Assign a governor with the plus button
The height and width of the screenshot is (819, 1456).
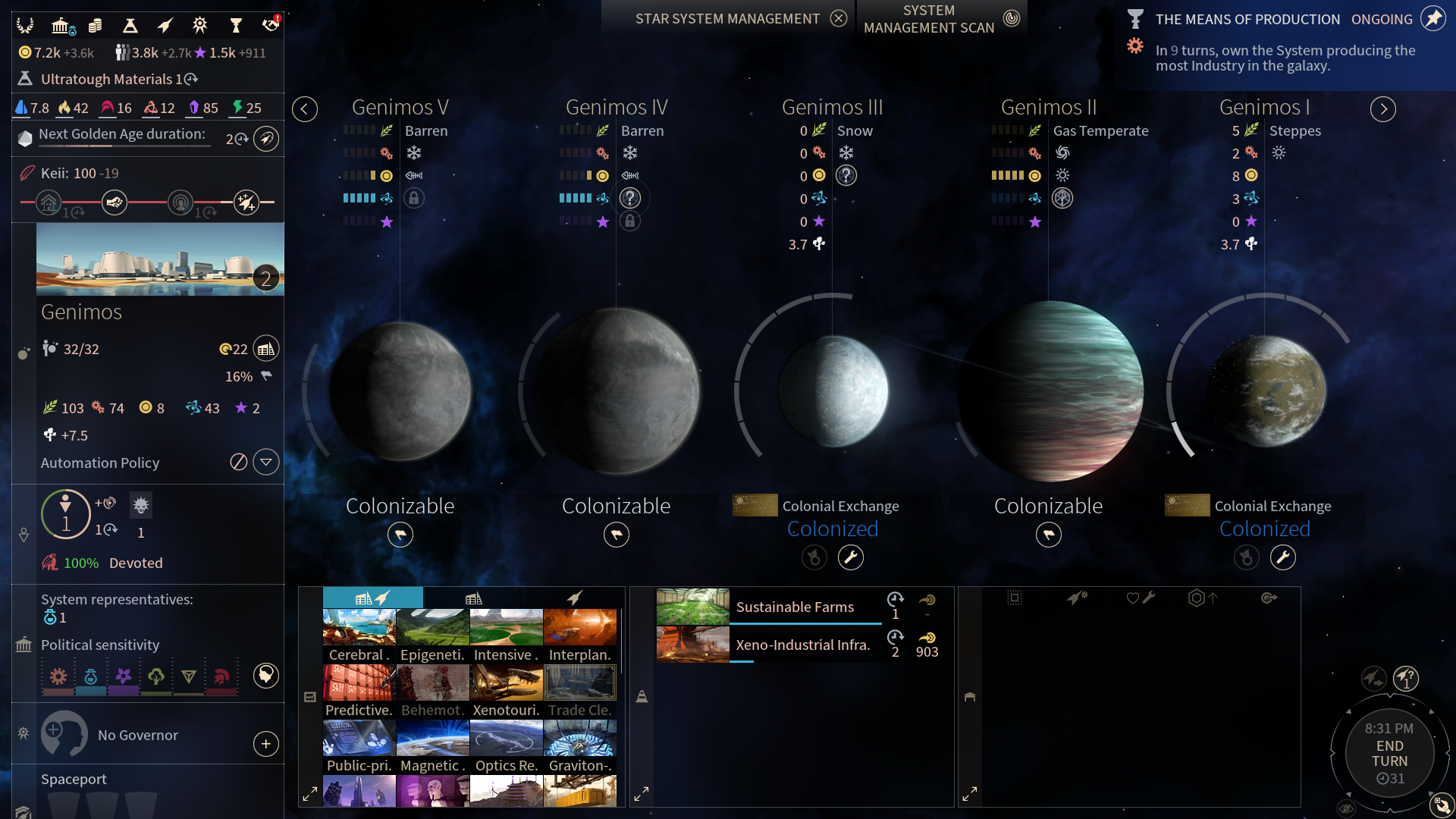coord(266,744)
